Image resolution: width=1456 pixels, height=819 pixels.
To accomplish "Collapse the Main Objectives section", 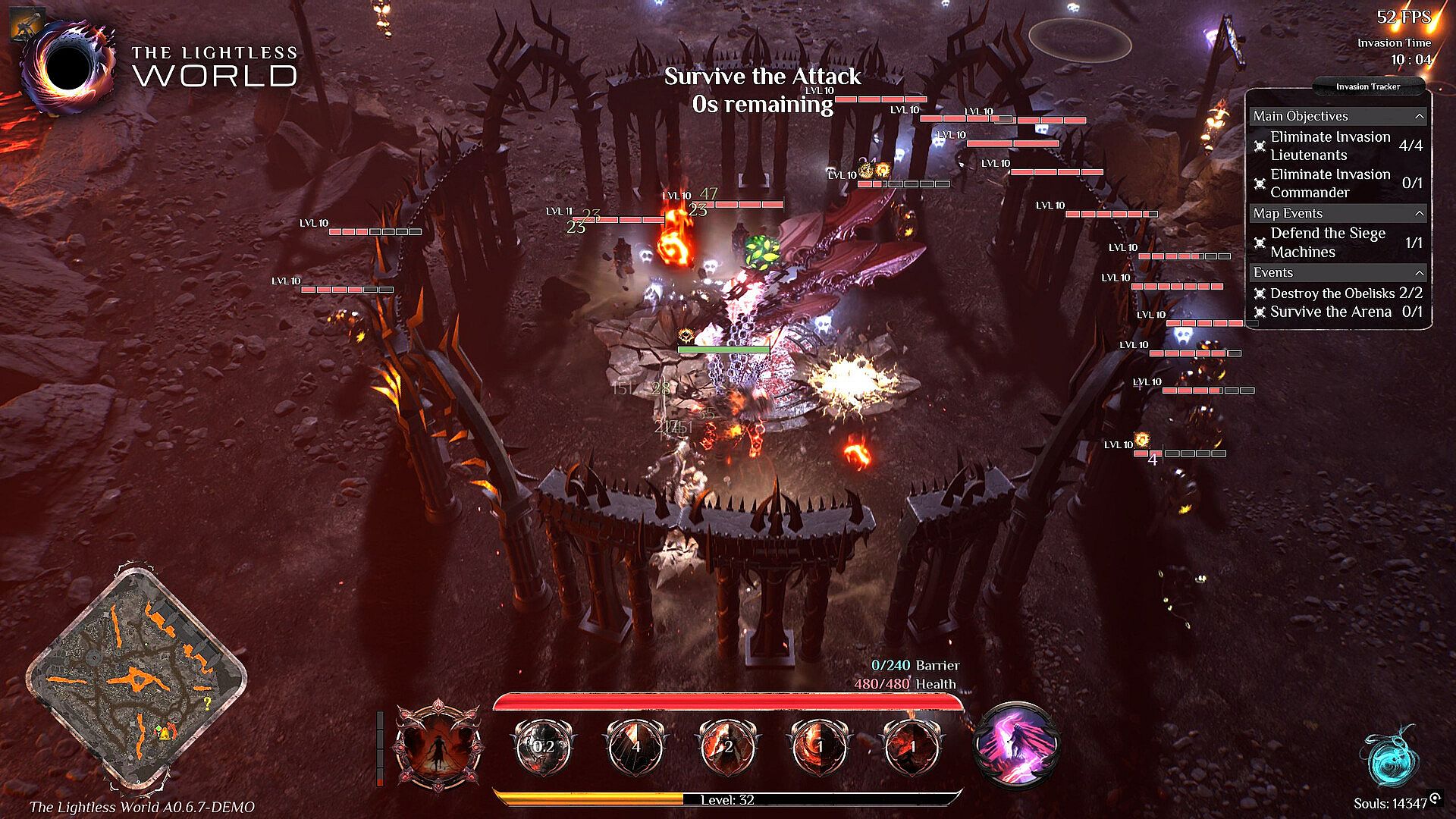I will click(1419, 117).
